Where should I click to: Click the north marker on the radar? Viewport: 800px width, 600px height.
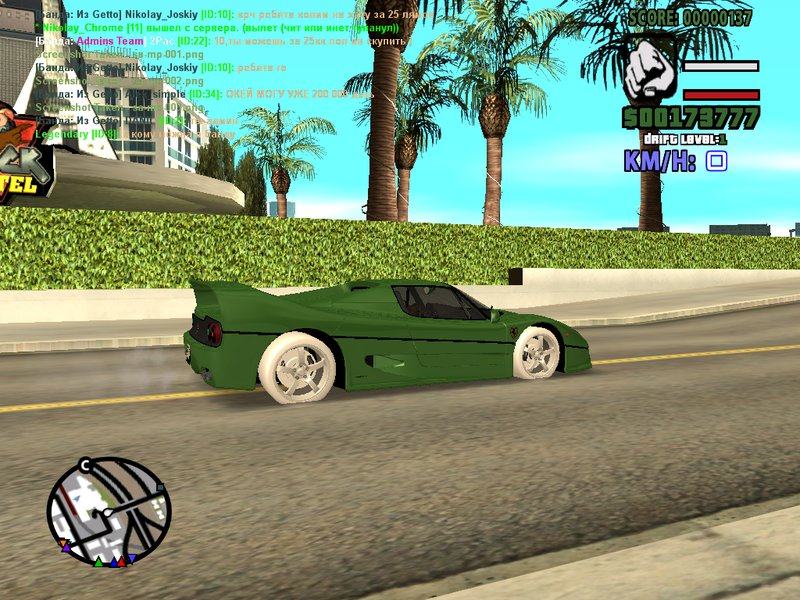86,465
